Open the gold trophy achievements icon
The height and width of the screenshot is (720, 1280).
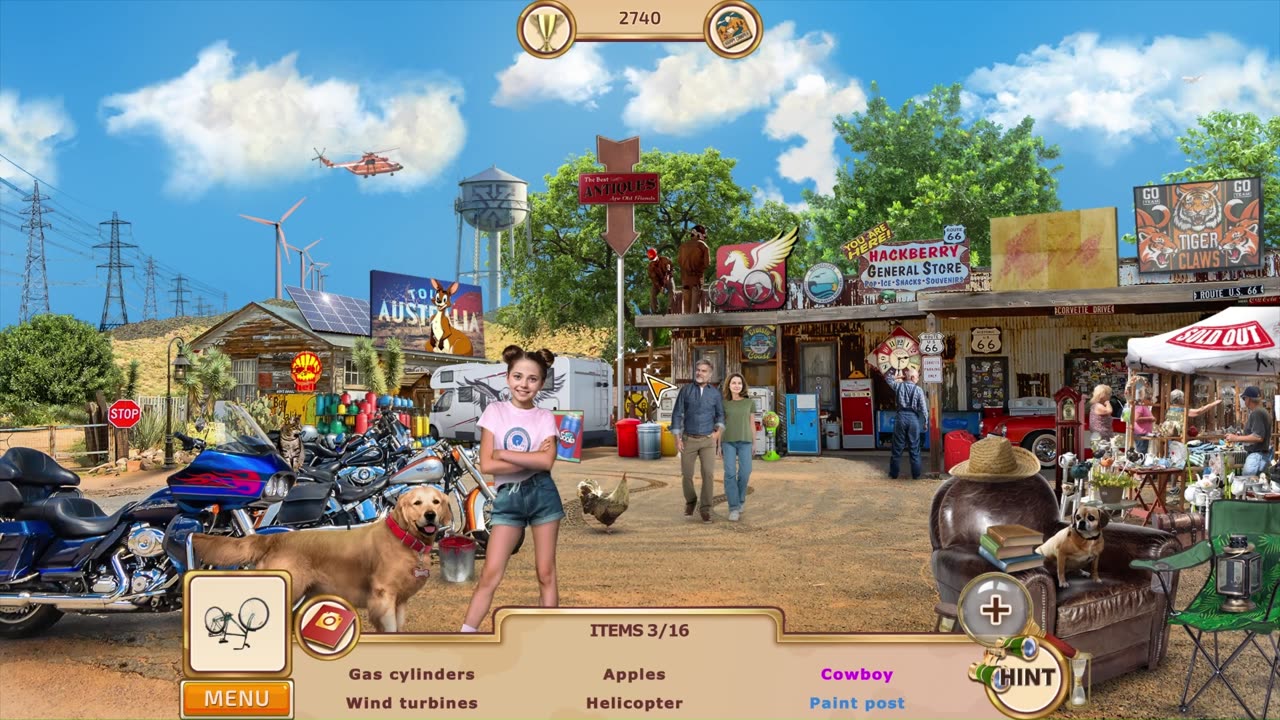click(x=546, y=29)
